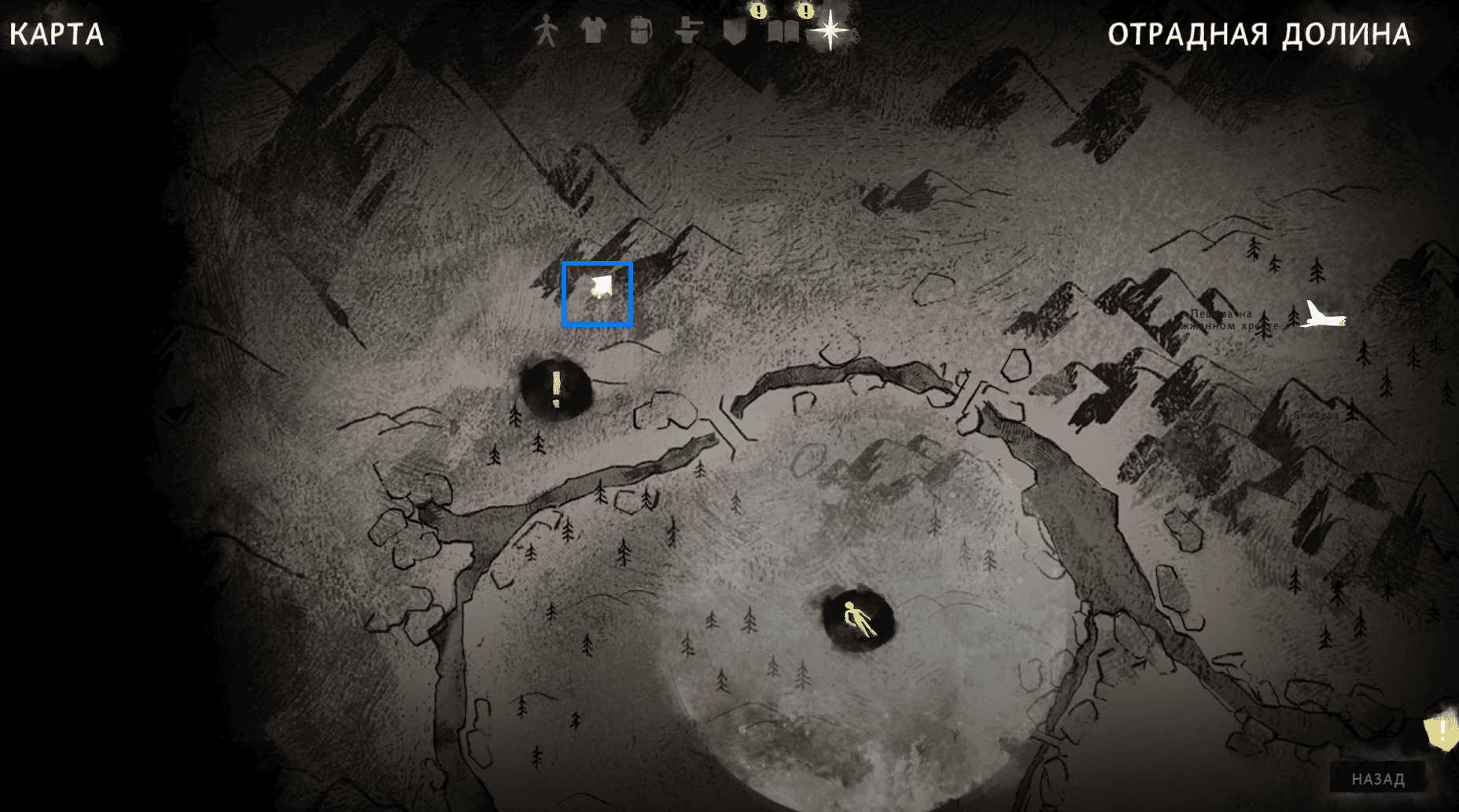
Task: Click the НАЗАД back button
Action: [1377, 778]
